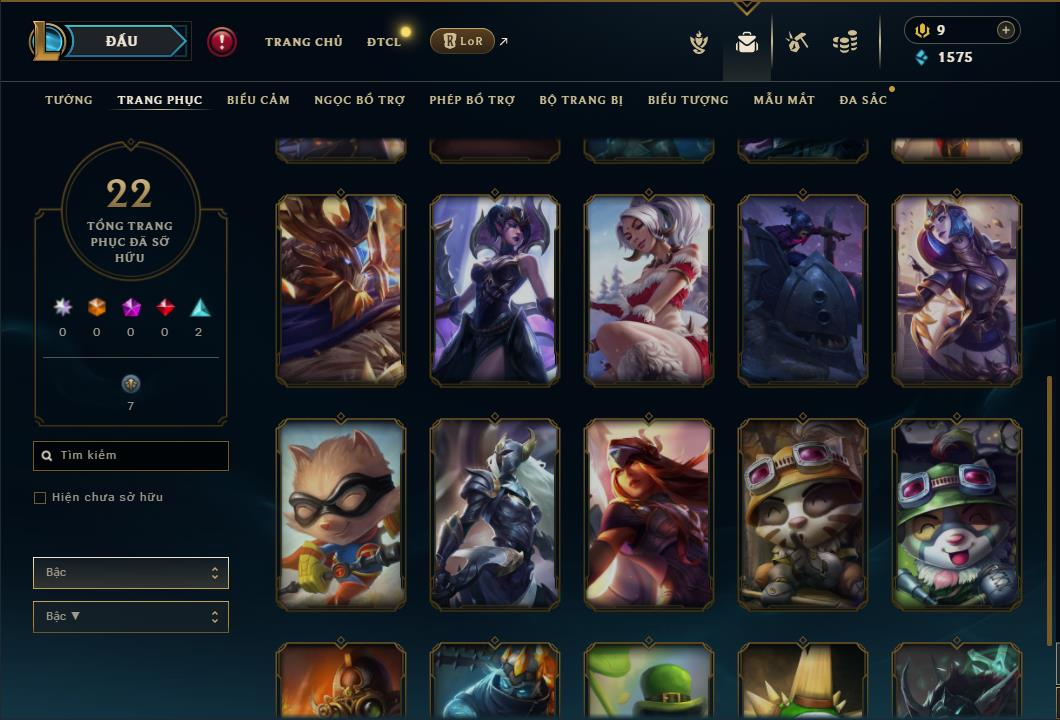Open the crafting hammer icon
Image resolution: width=1060 pixels, height=720 pixels.
coord(797,42)
